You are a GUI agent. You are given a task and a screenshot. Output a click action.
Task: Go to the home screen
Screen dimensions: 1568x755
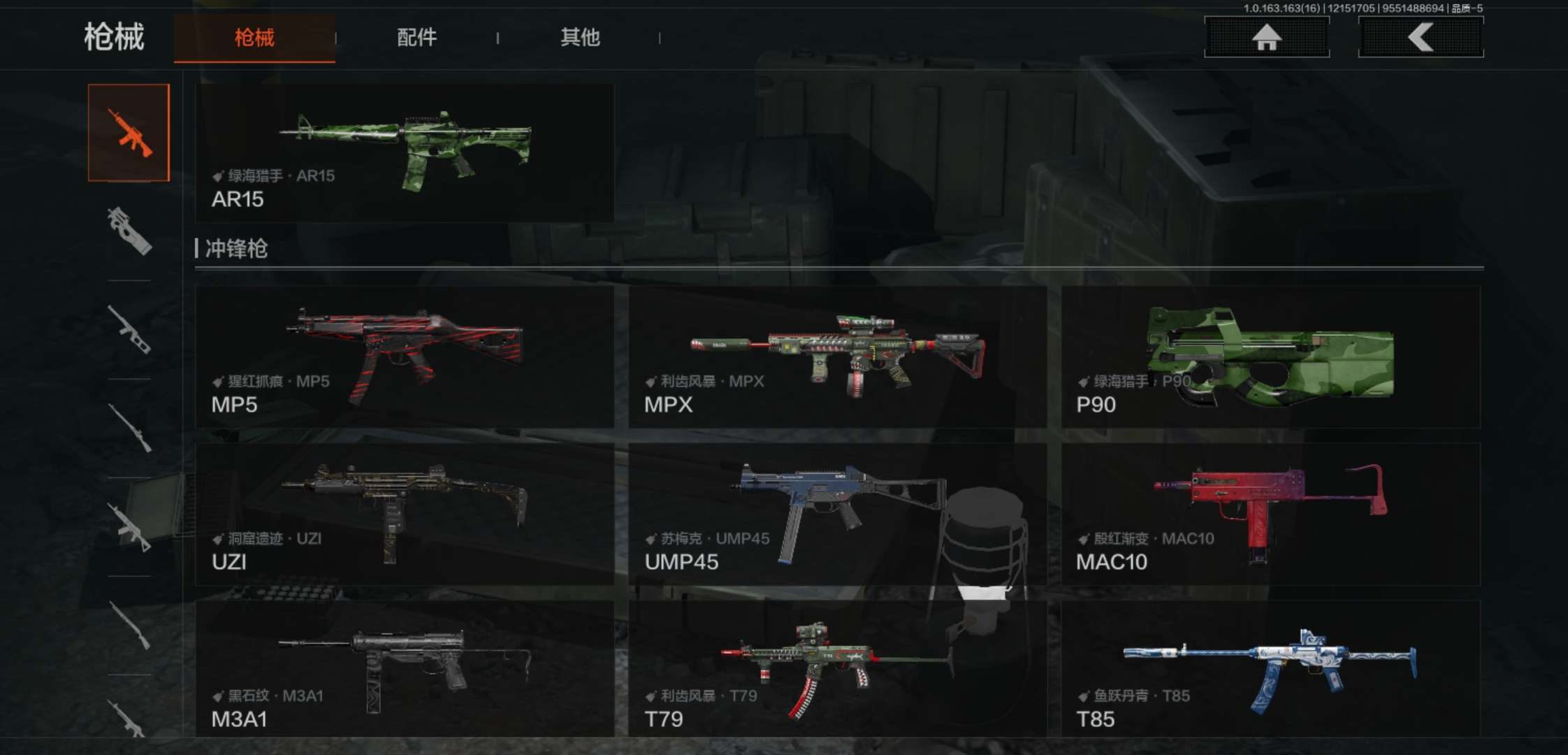pyautogui.click(x=1266, y=37)
